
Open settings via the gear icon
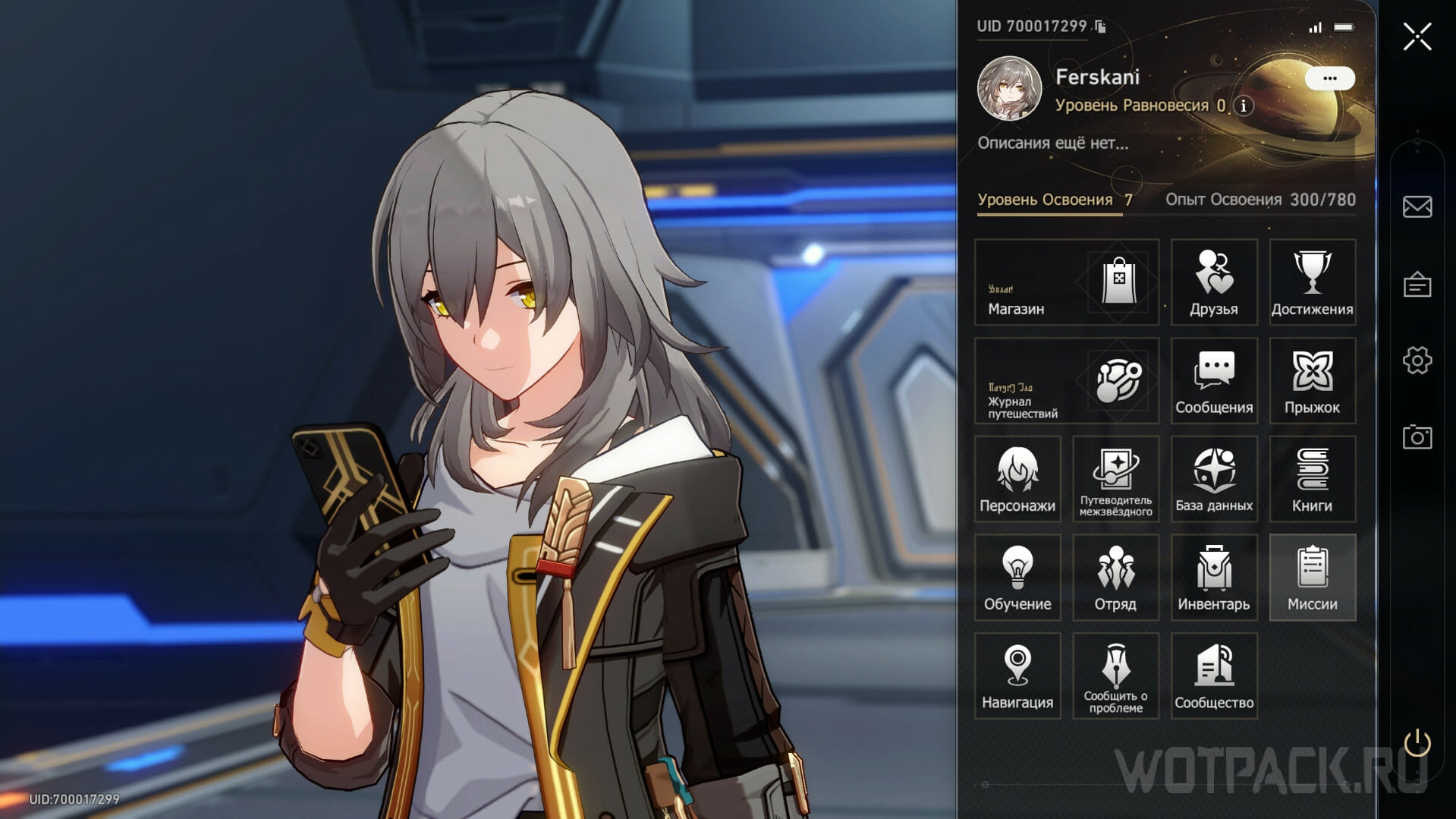coord(1417,361)
